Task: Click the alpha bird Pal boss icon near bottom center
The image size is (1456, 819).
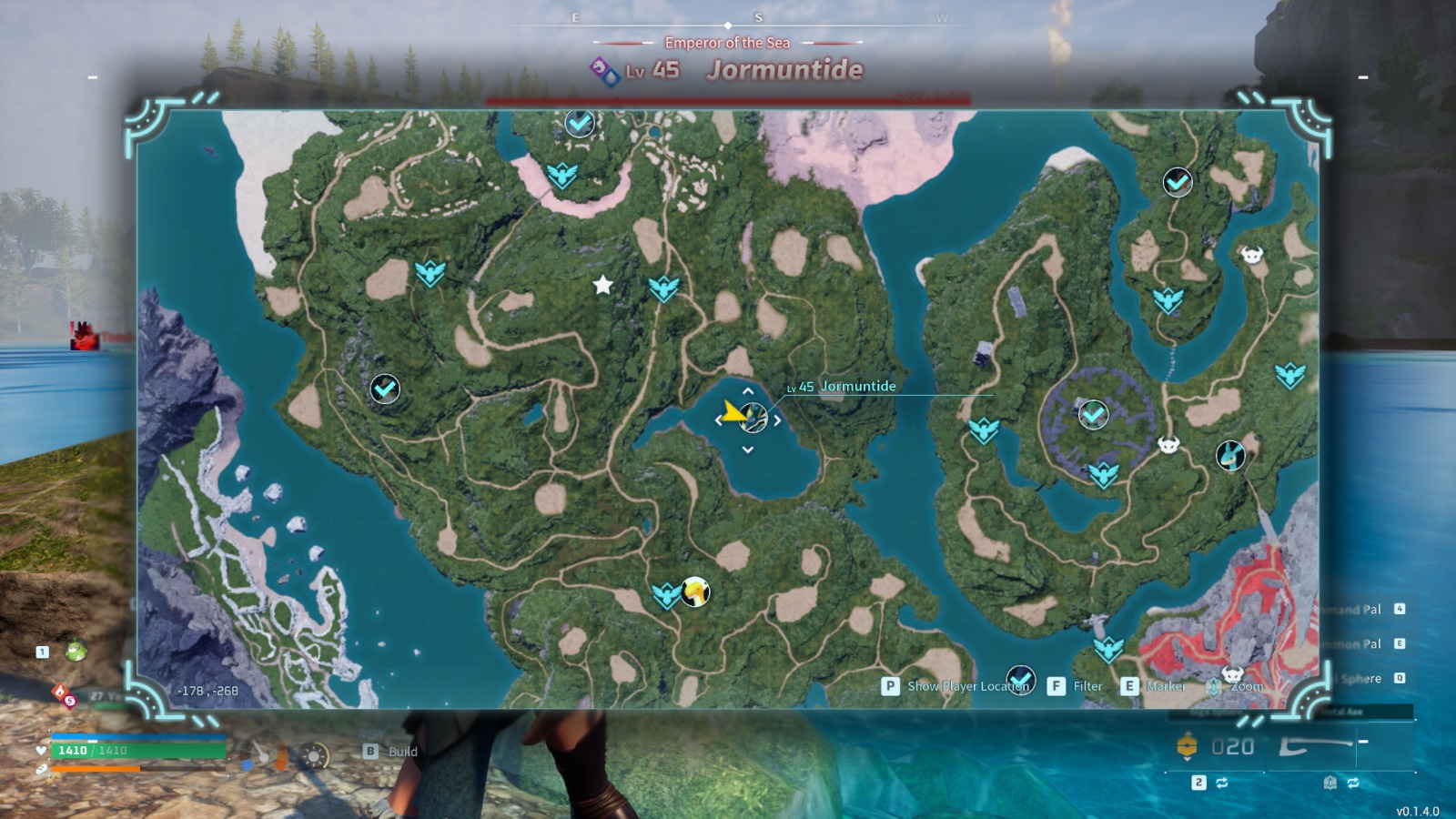Action: click(695, 591)
